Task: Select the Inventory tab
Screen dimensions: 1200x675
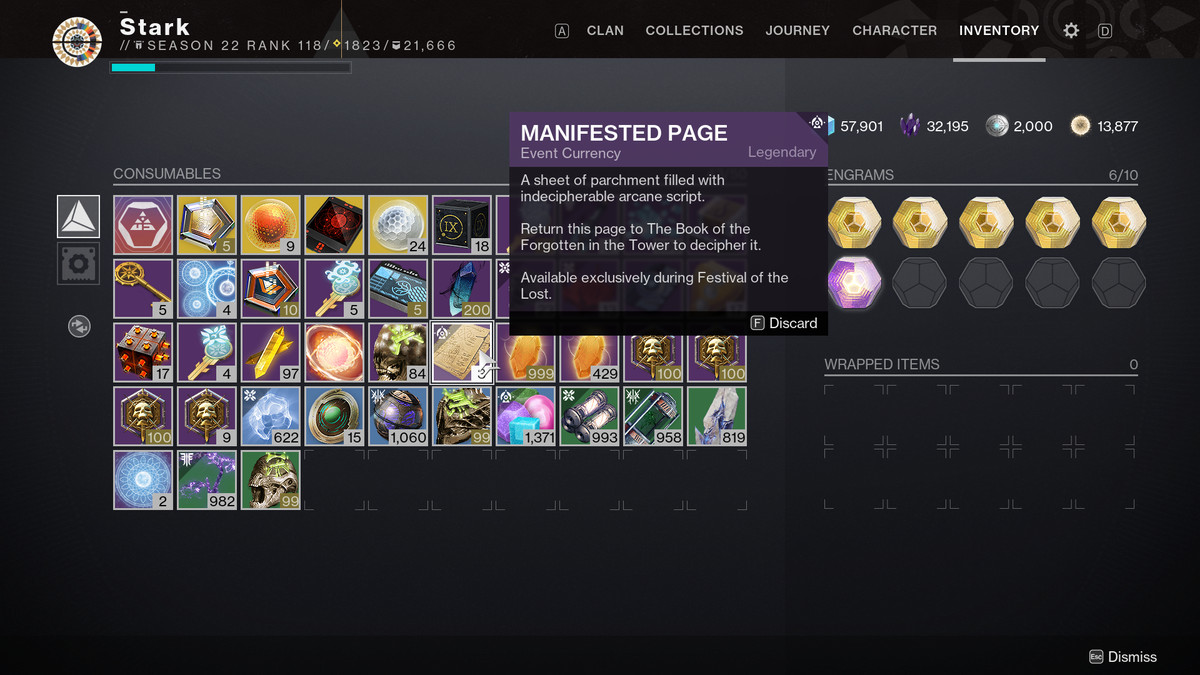Action: pyautogui.click(x=998, y=30)
